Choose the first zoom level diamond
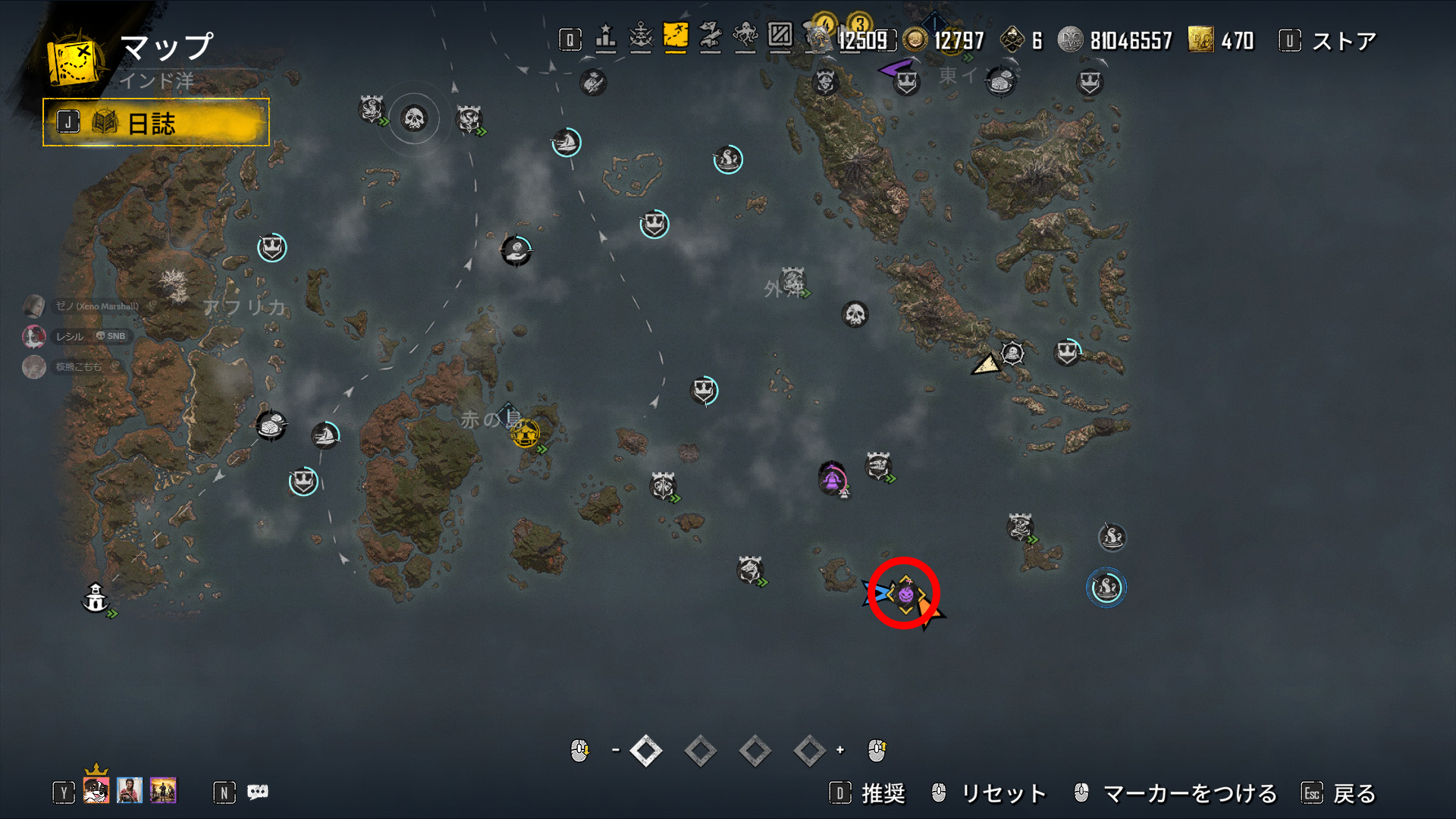The image size is (1456, 819). pyautogui.click(x=646, y=751)
